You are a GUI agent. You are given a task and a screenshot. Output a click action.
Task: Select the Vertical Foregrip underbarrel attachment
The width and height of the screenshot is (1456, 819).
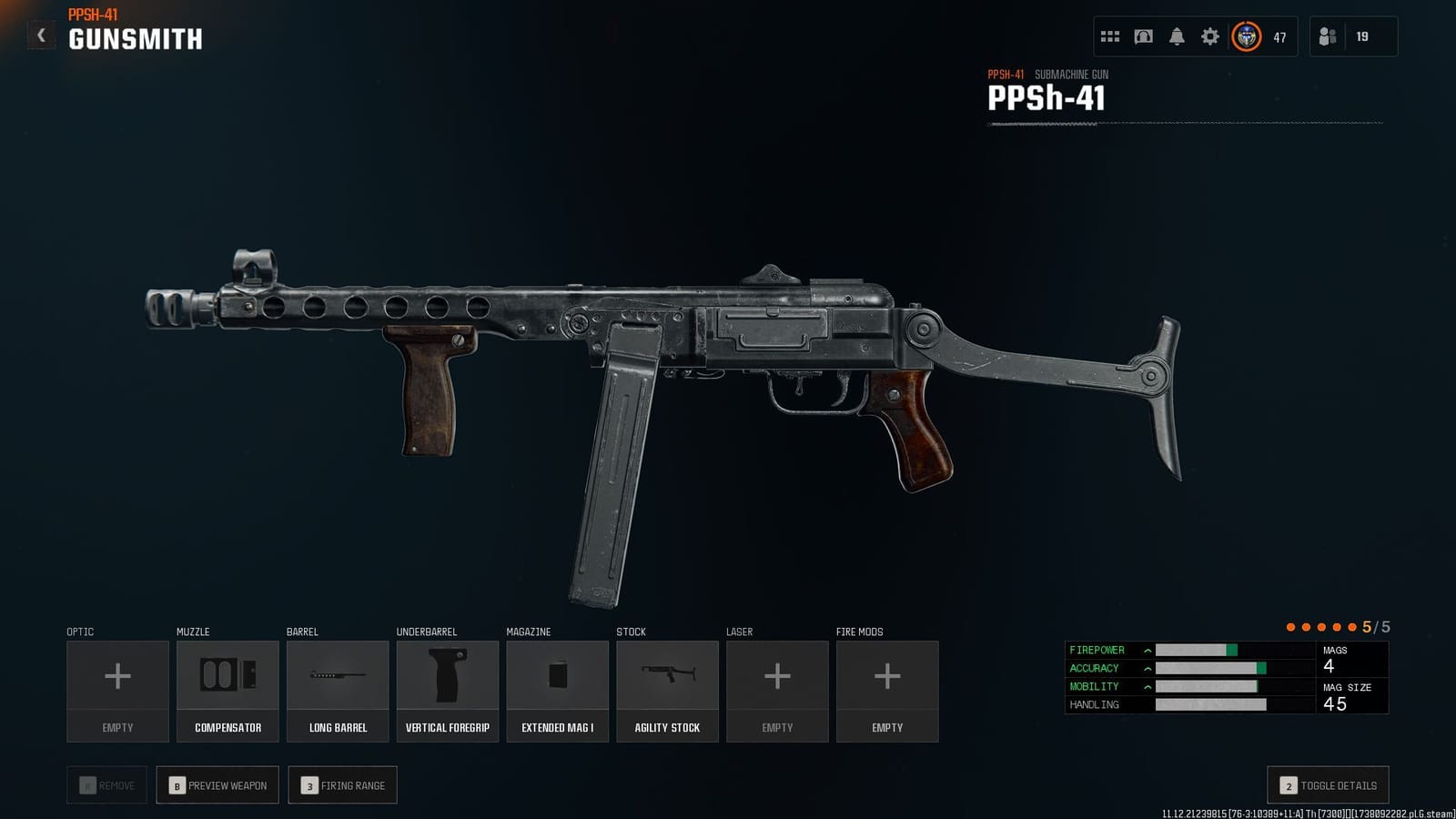447,689
